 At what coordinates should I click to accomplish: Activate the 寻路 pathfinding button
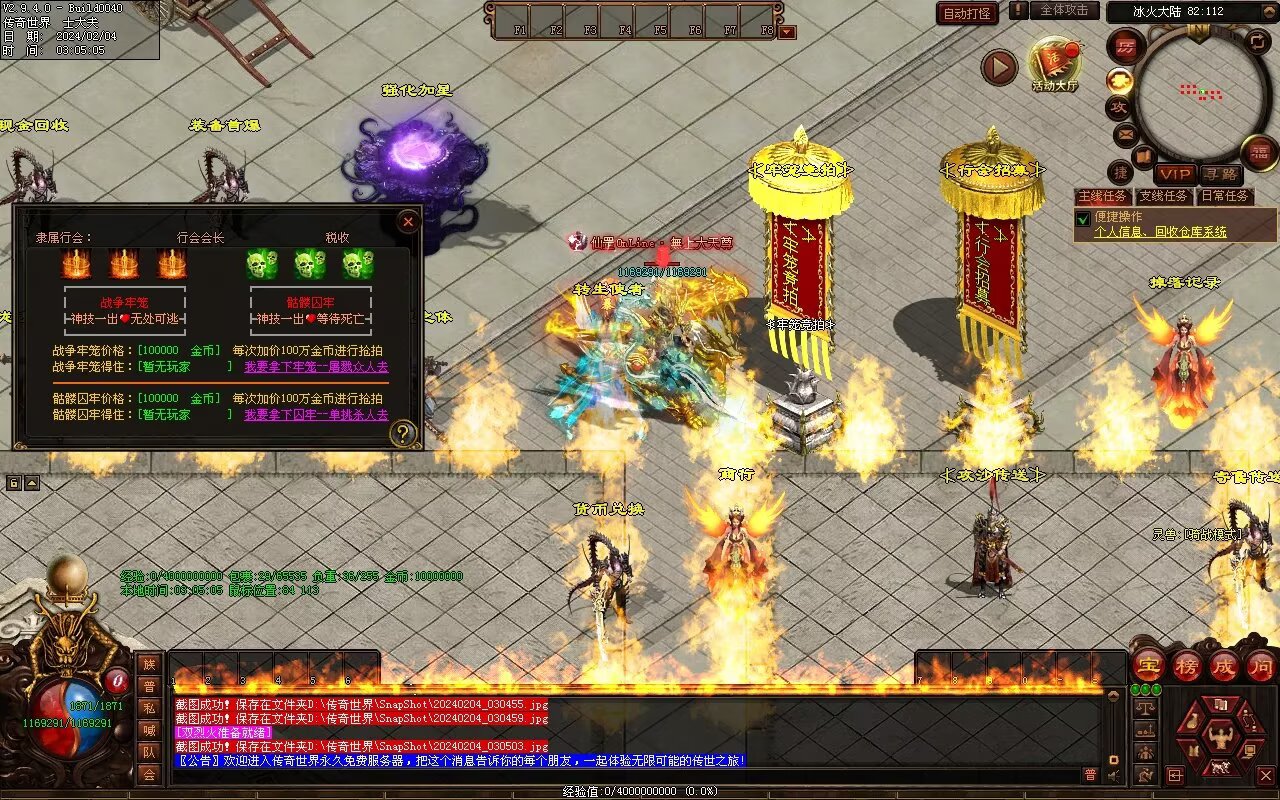[1219, 174]
